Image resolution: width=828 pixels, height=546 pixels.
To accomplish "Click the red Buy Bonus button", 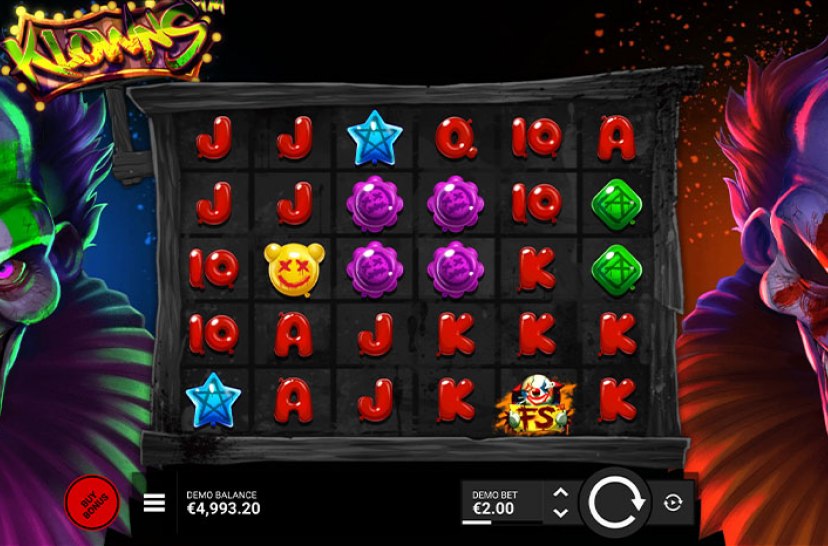I will [90, 501].
